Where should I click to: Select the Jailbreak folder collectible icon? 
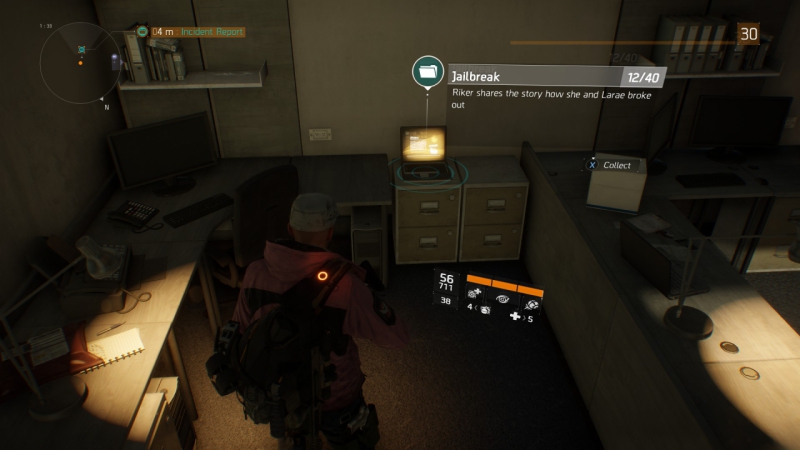pos(429,72)
